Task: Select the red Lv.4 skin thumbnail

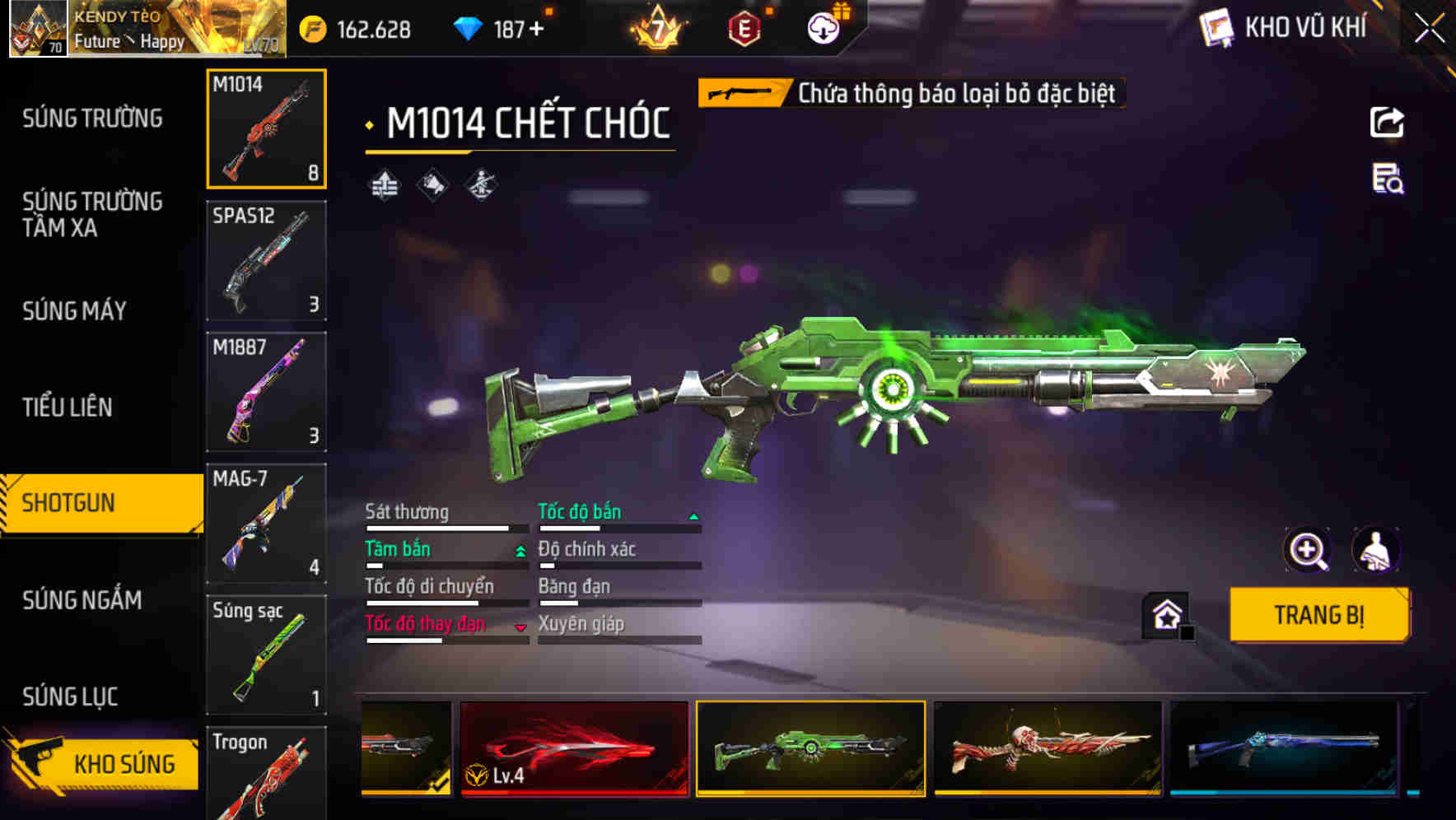Action: click(x=574, y=748)
